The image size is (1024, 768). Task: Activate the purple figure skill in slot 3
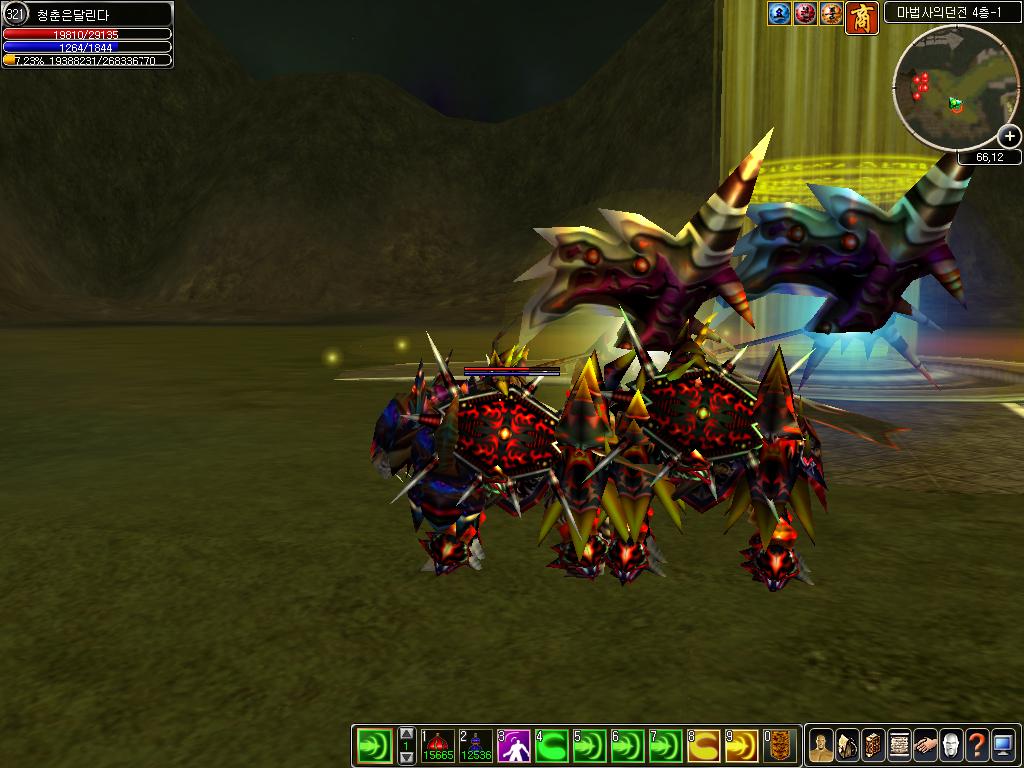(x=514, y=745)
